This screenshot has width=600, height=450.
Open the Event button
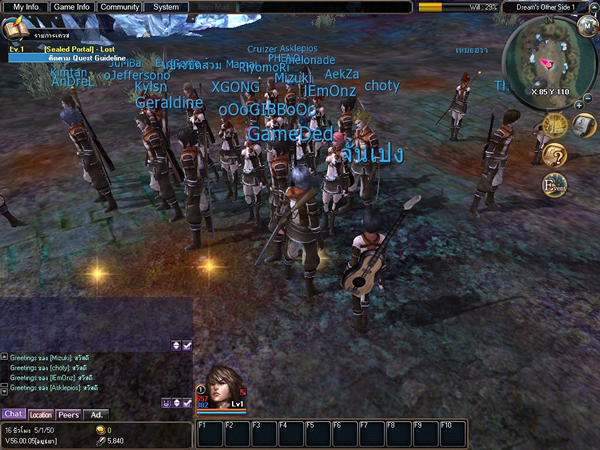pyautogui.click(x=552, y=184)
